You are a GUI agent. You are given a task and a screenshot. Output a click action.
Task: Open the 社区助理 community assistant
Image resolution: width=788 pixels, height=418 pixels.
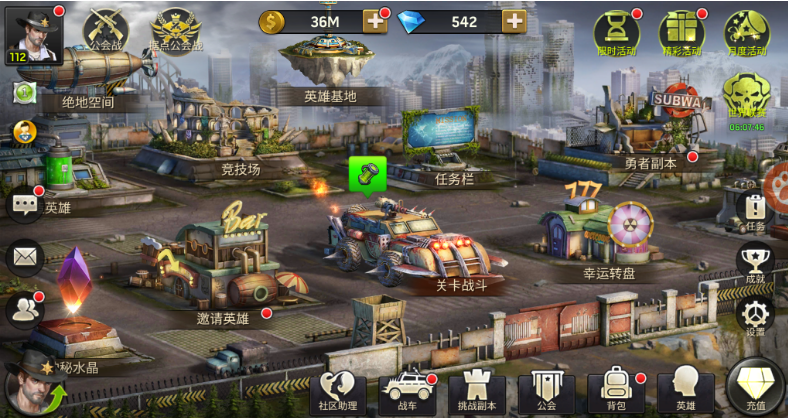coord(338,391)
